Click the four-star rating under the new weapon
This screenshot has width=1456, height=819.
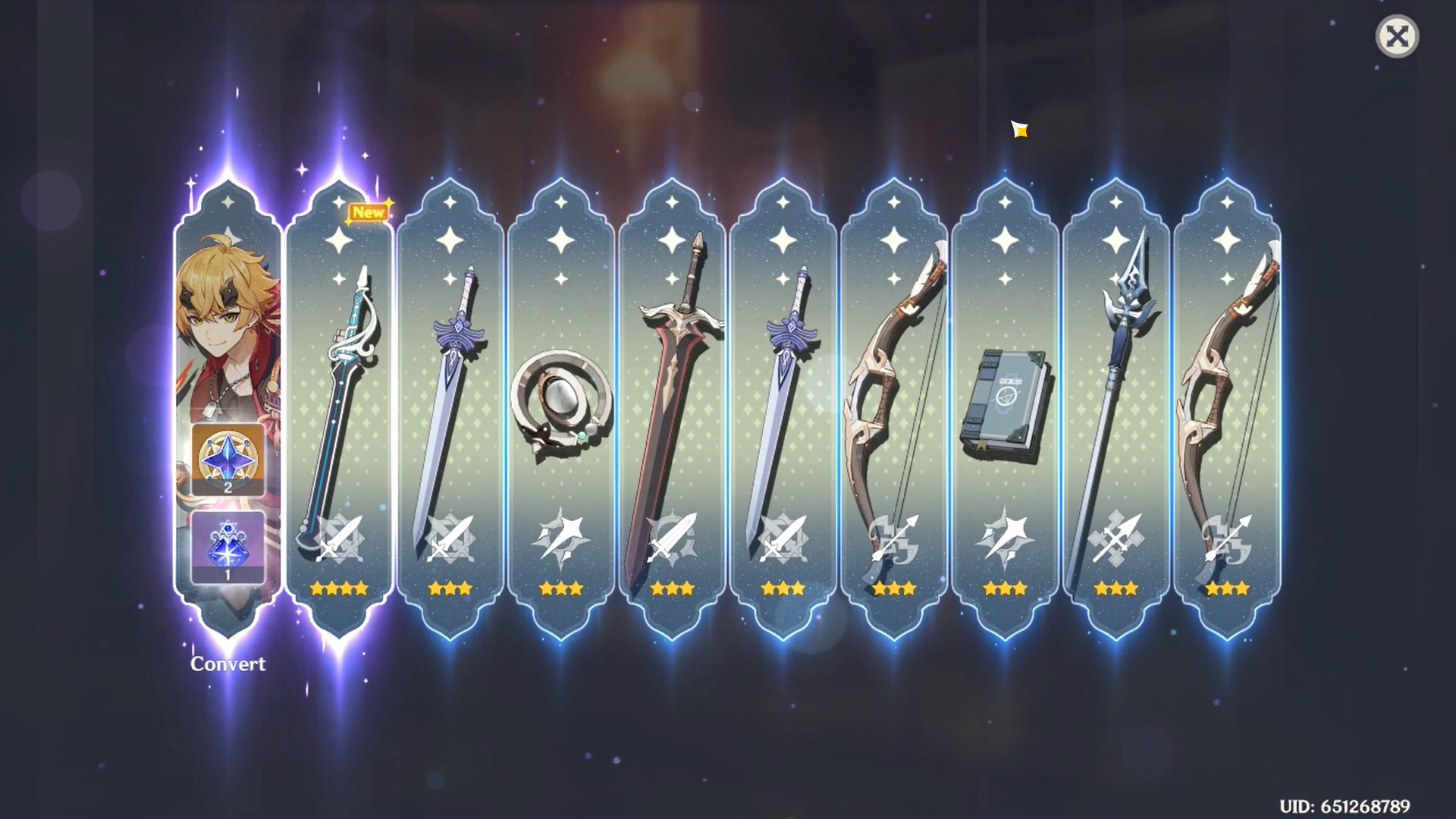tap(337, 588)
